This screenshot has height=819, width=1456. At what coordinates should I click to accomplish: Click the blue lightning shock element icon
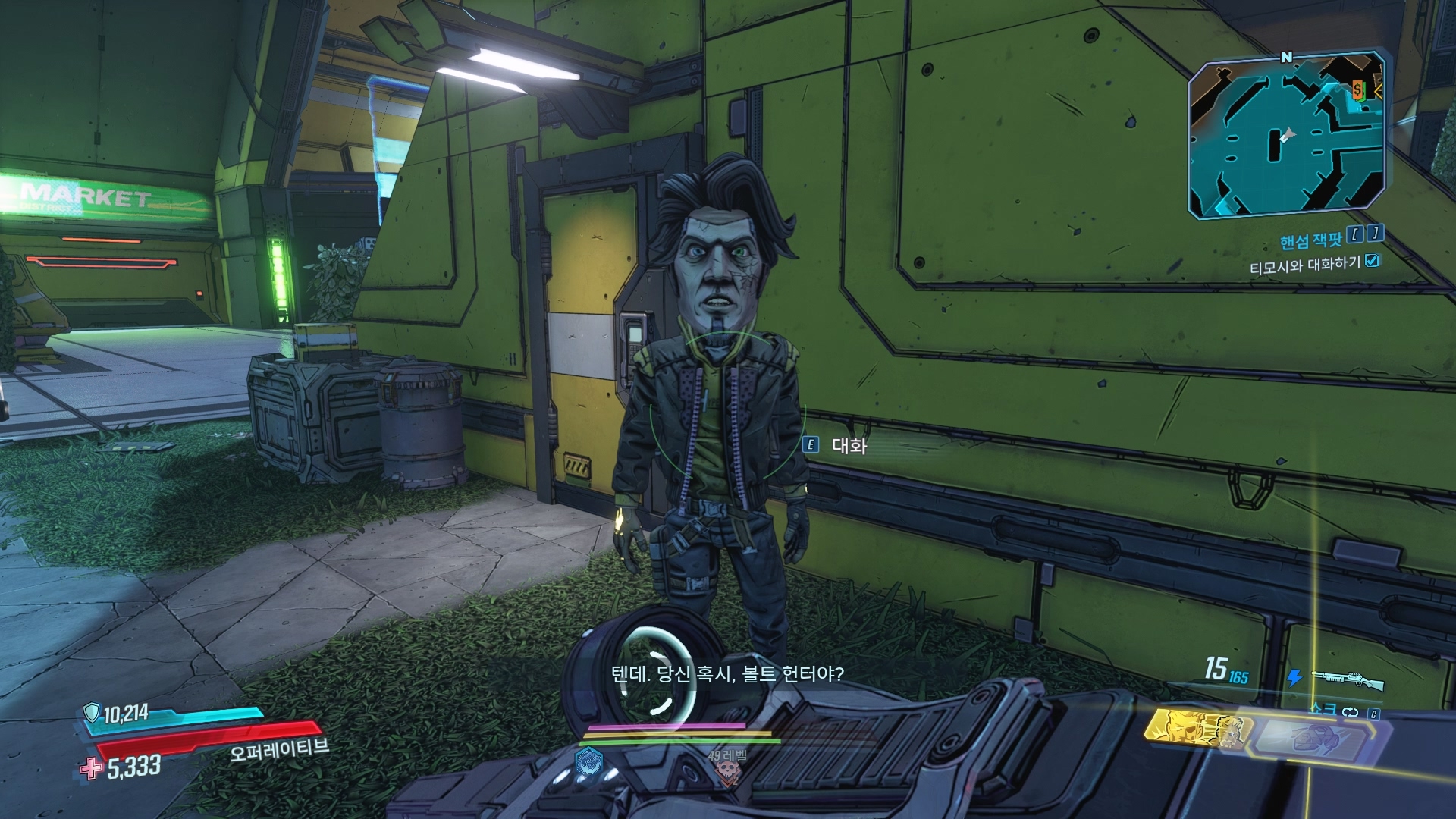coord(1294,677)
